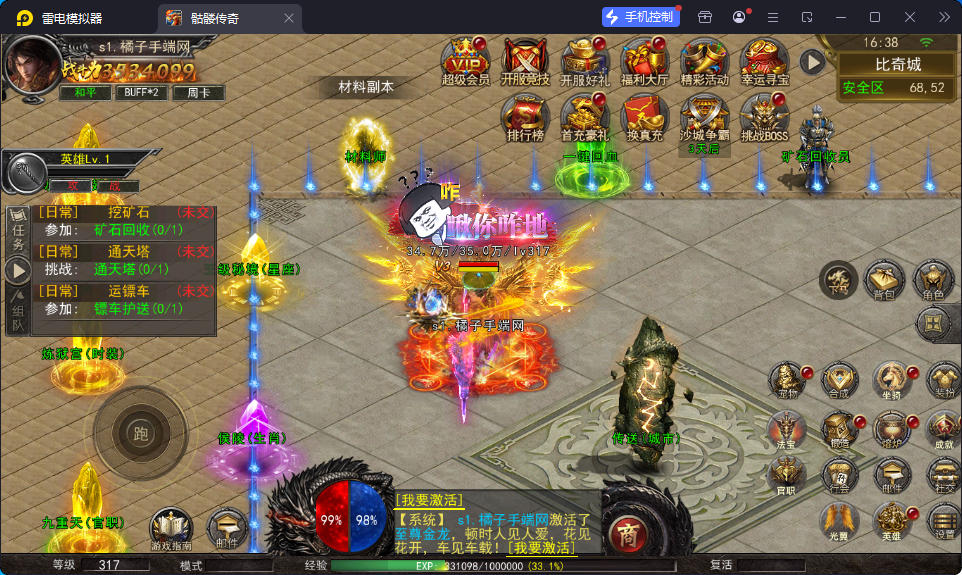
Task: Close the 骷髅传奇 emulator tab
Action: (x=290, y=18)
